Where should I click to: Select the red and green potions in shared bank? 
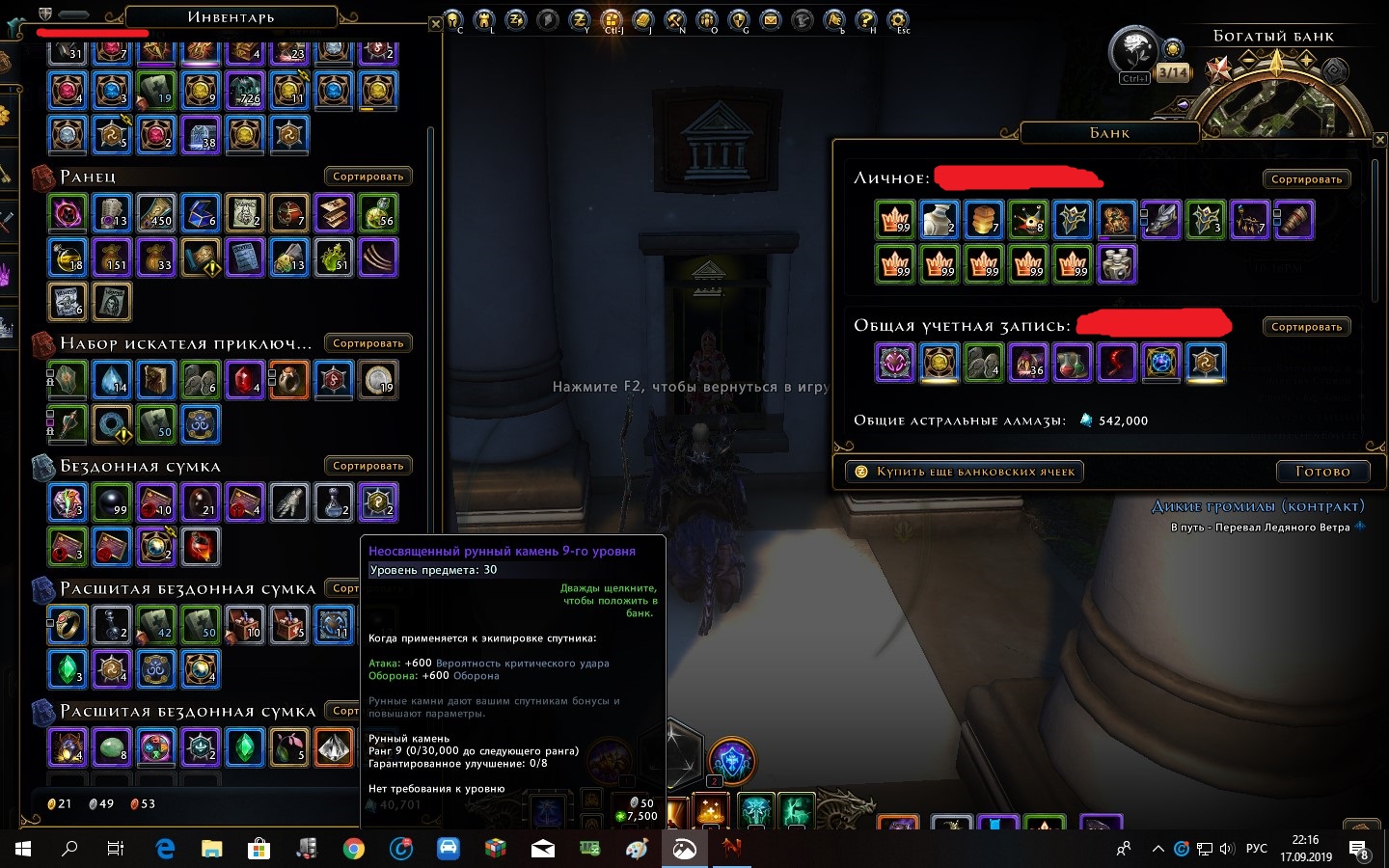coord(1073,363)
